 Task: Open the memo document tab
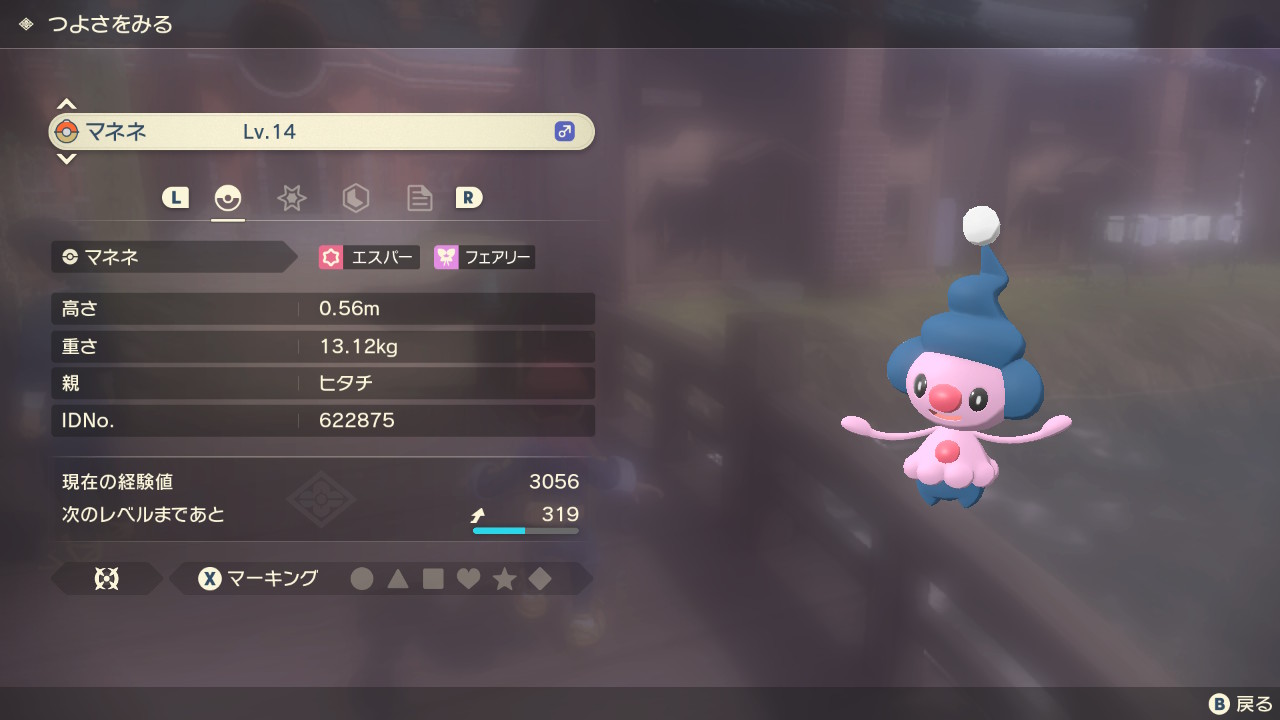click(x=419, y=198)
